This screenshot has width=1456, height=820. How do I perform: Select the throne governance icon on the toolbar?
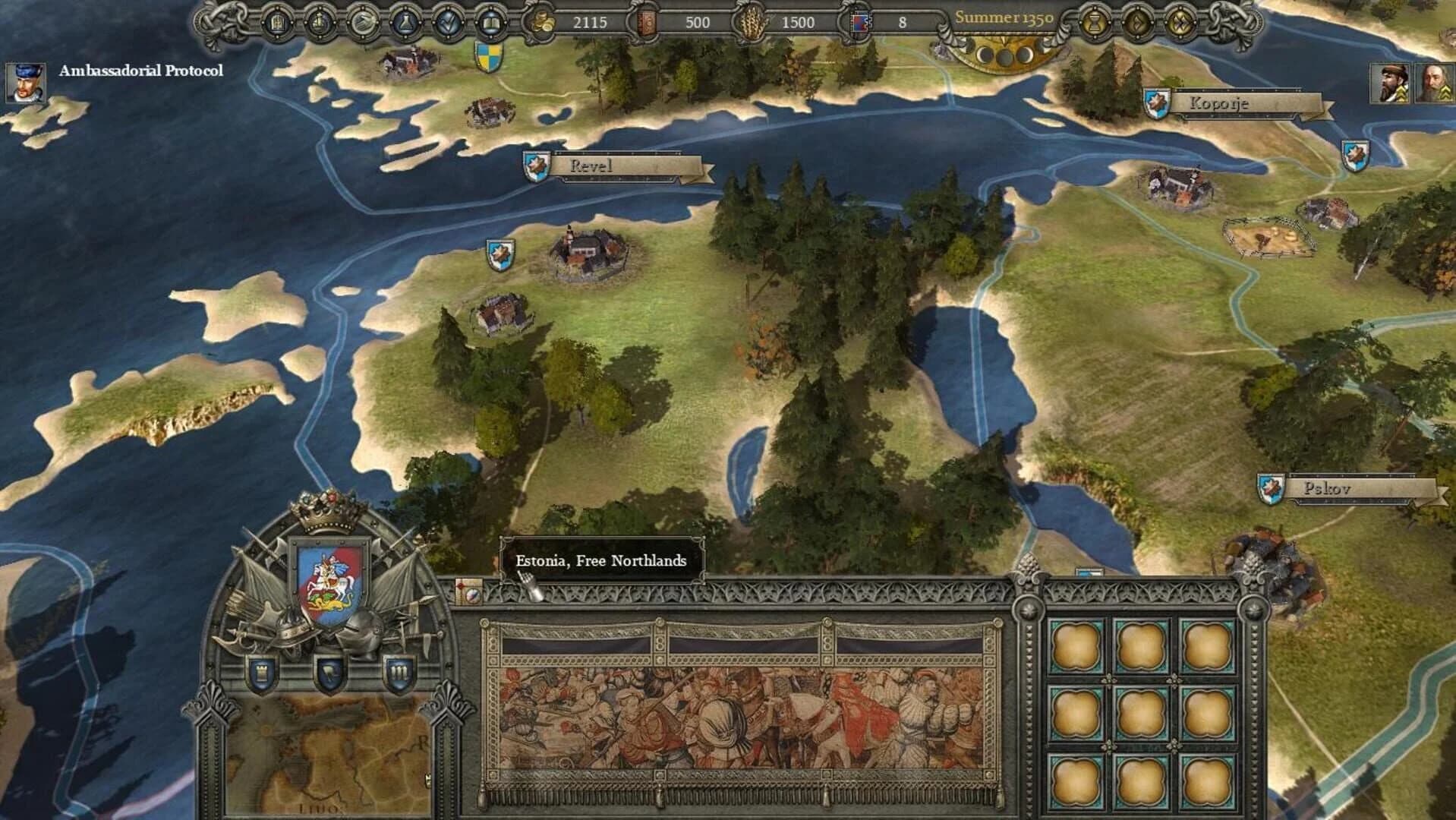[x=320, y=23]
